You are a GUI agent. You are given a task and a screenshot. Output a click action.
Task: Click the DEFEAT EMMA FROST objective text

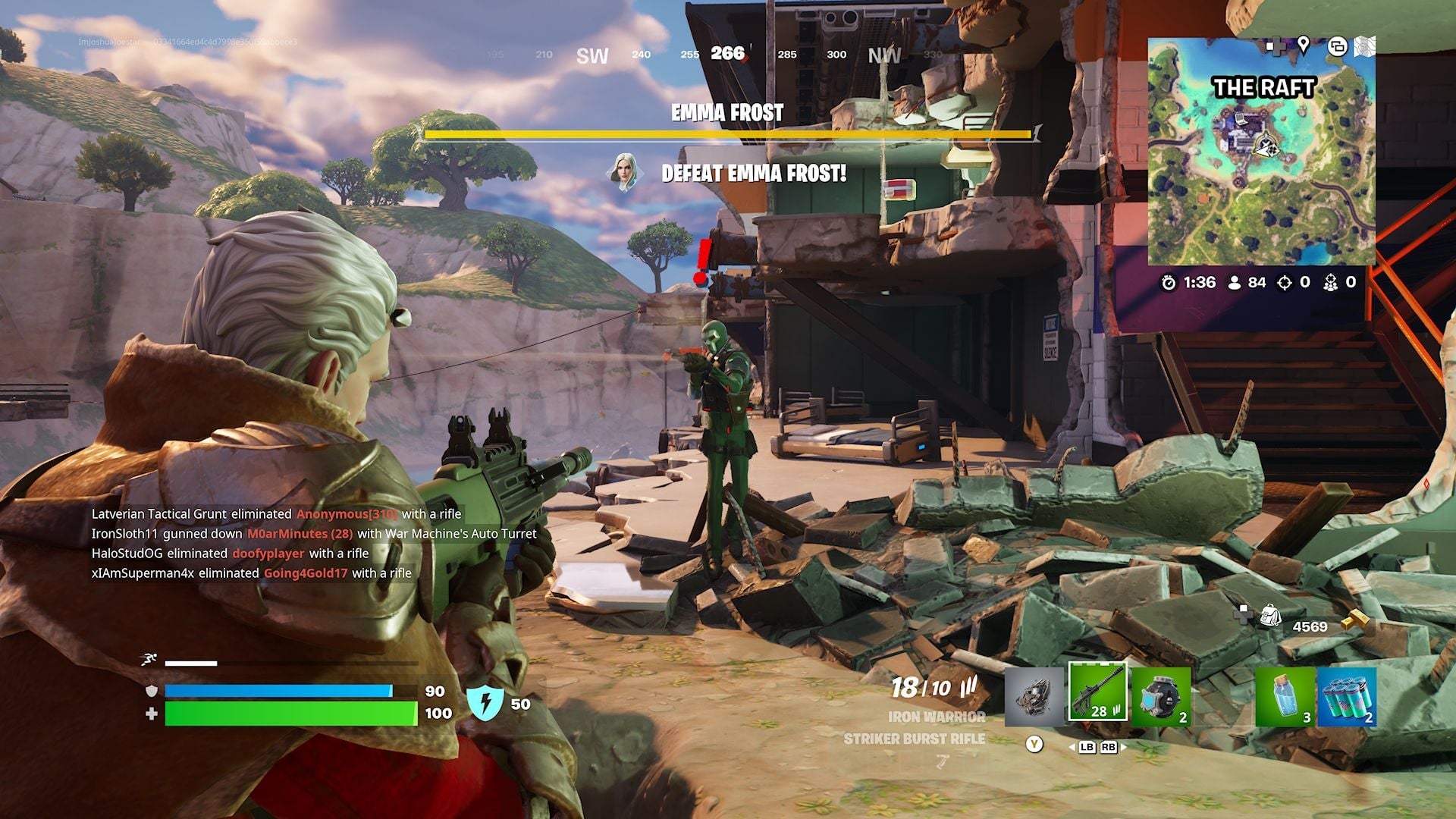point(756,173)
